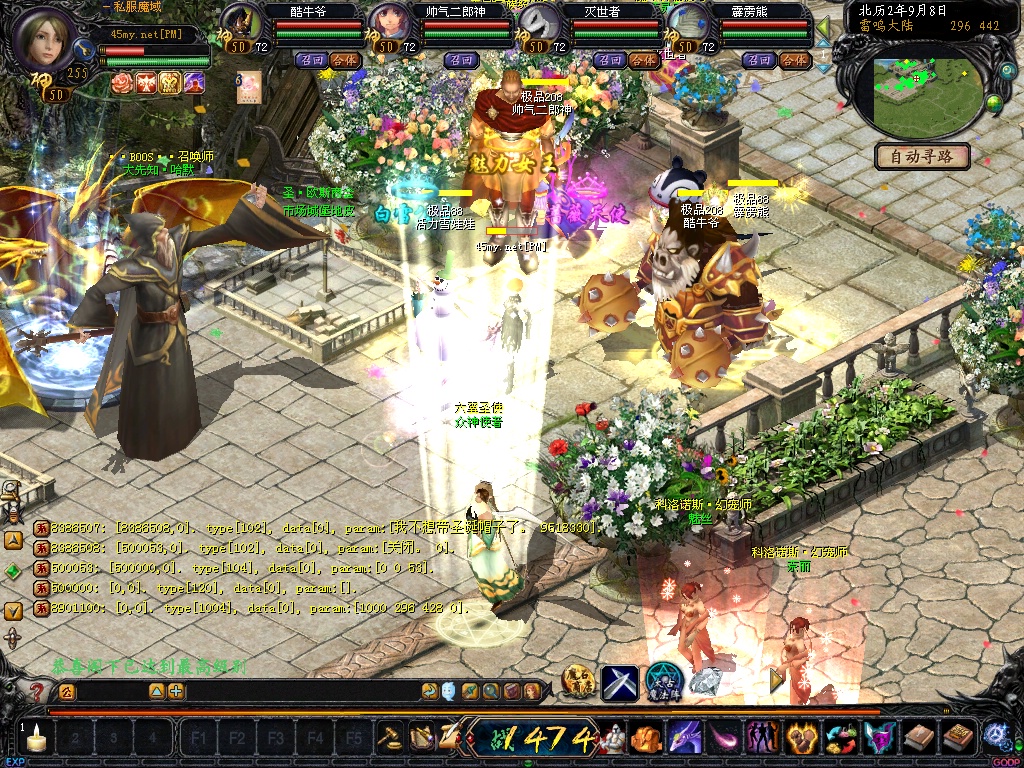The image size is (1024, 768).
Task: Activate the crossed swords skill icon
Action: (x=619, y=682)
